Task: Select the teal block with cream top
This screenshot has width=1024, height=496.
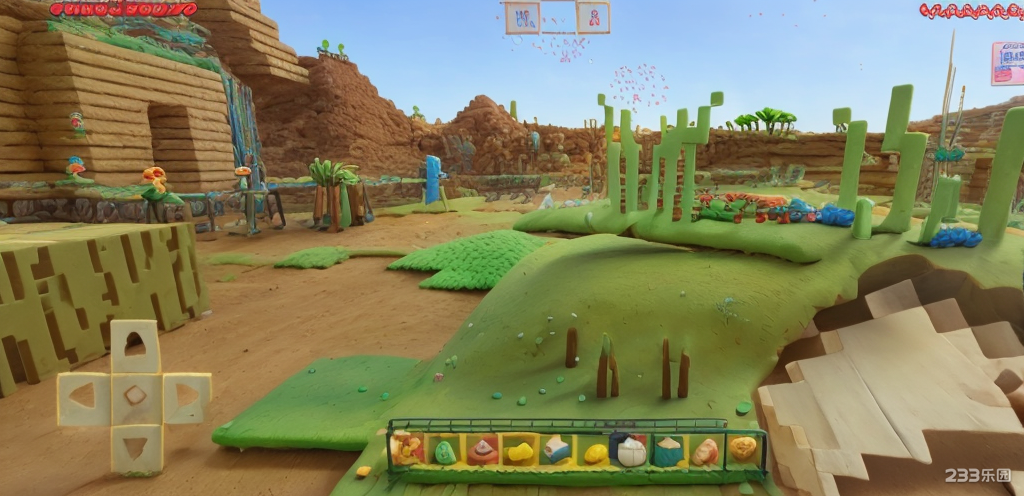Action: point(667,451)
